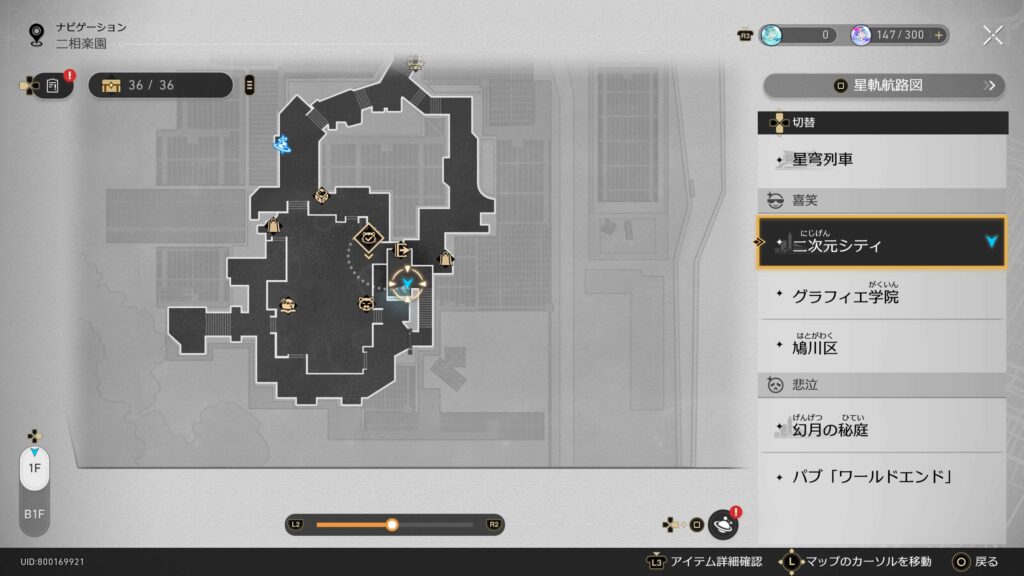Adjust the map zoom slider handle
The width and height of the screenshot is (1024, 576).
(392, 524)
